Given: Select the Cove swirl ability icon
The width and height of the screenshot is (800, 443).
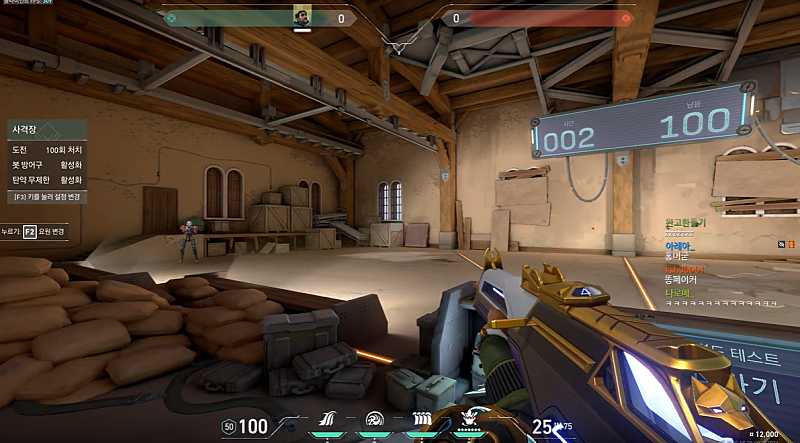Looking at the screenshot, I should pos(374,420).
